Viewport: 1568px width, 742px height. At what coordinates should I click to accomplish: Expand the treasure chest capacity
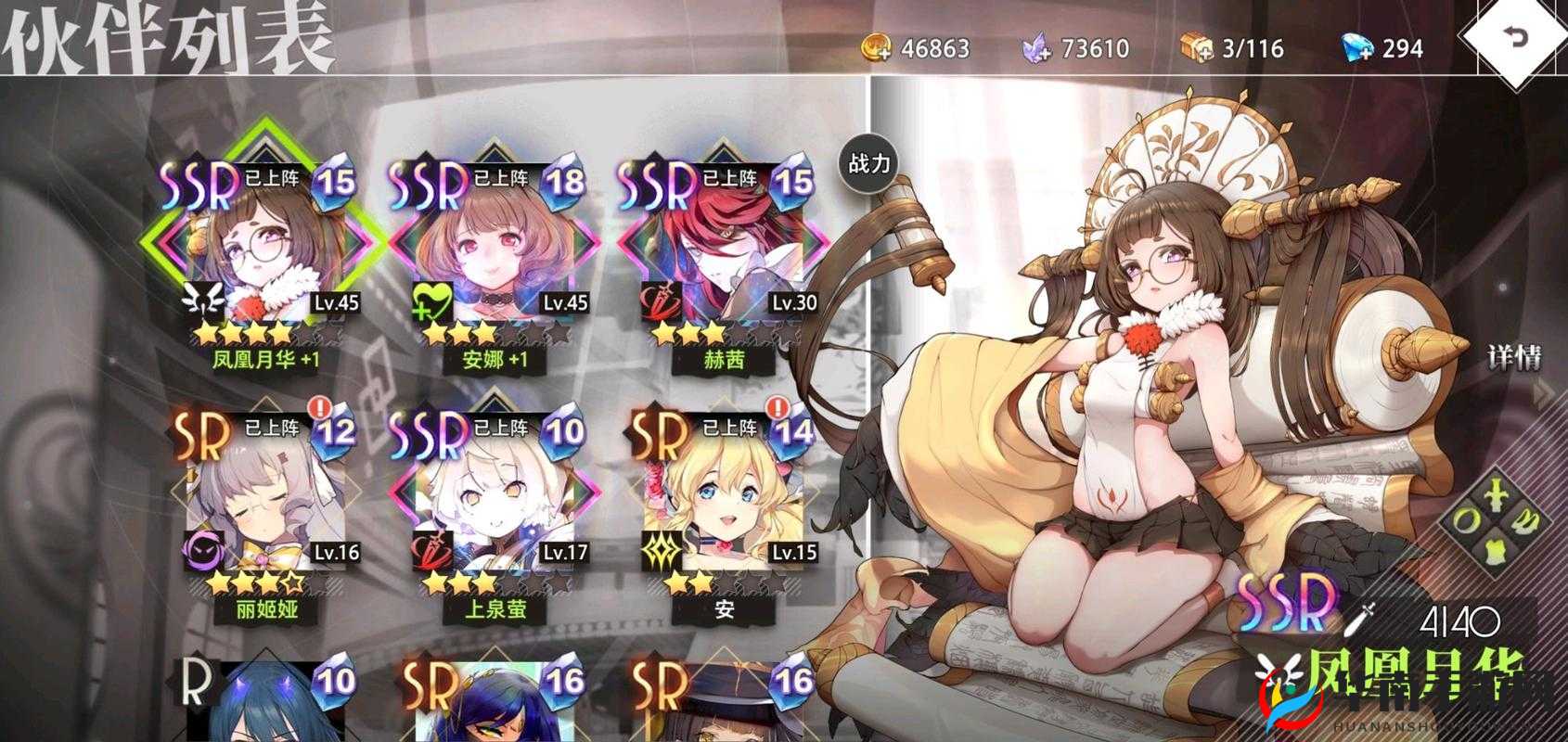(1197, 47)
